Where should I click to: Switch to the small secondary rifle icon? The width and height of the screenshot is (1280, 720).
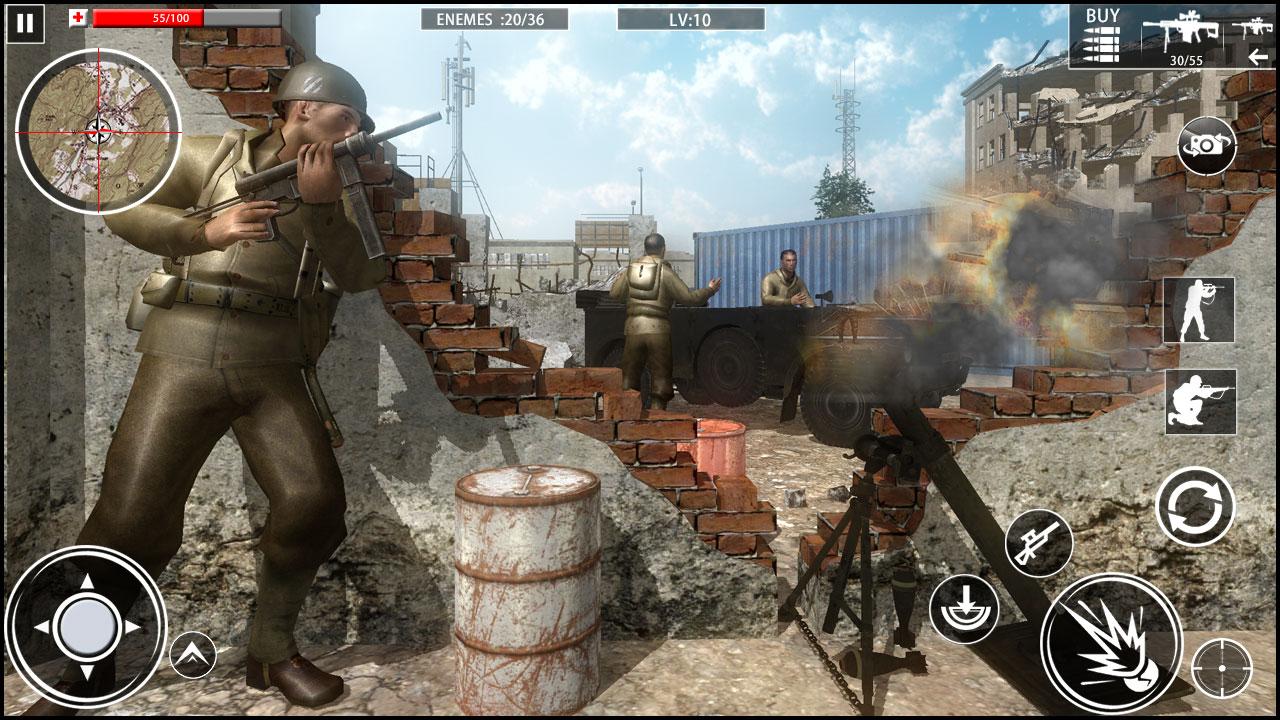1251,27
